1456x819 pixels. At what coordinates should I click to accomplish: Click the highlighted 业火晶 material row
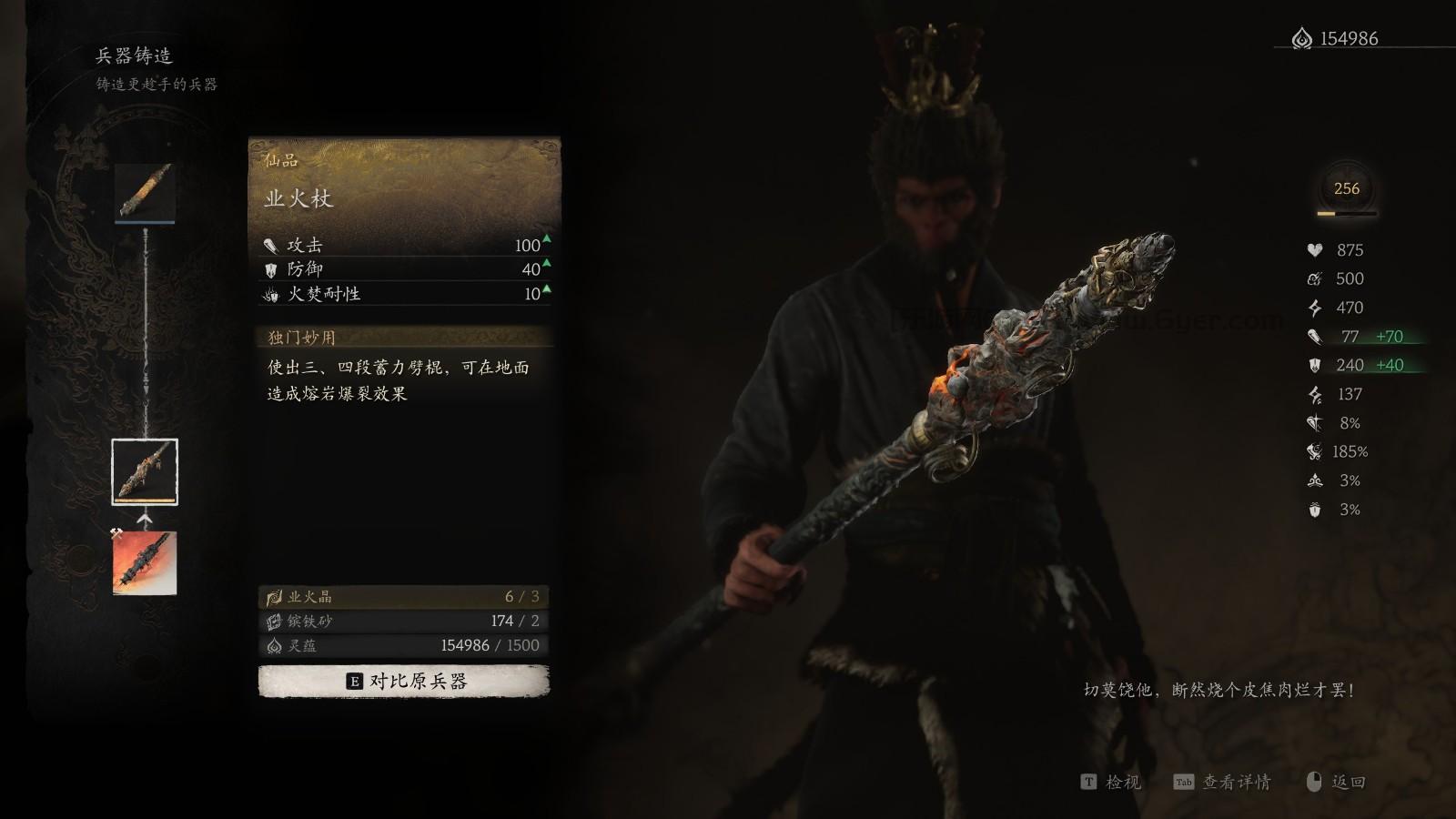click(400, 597)
